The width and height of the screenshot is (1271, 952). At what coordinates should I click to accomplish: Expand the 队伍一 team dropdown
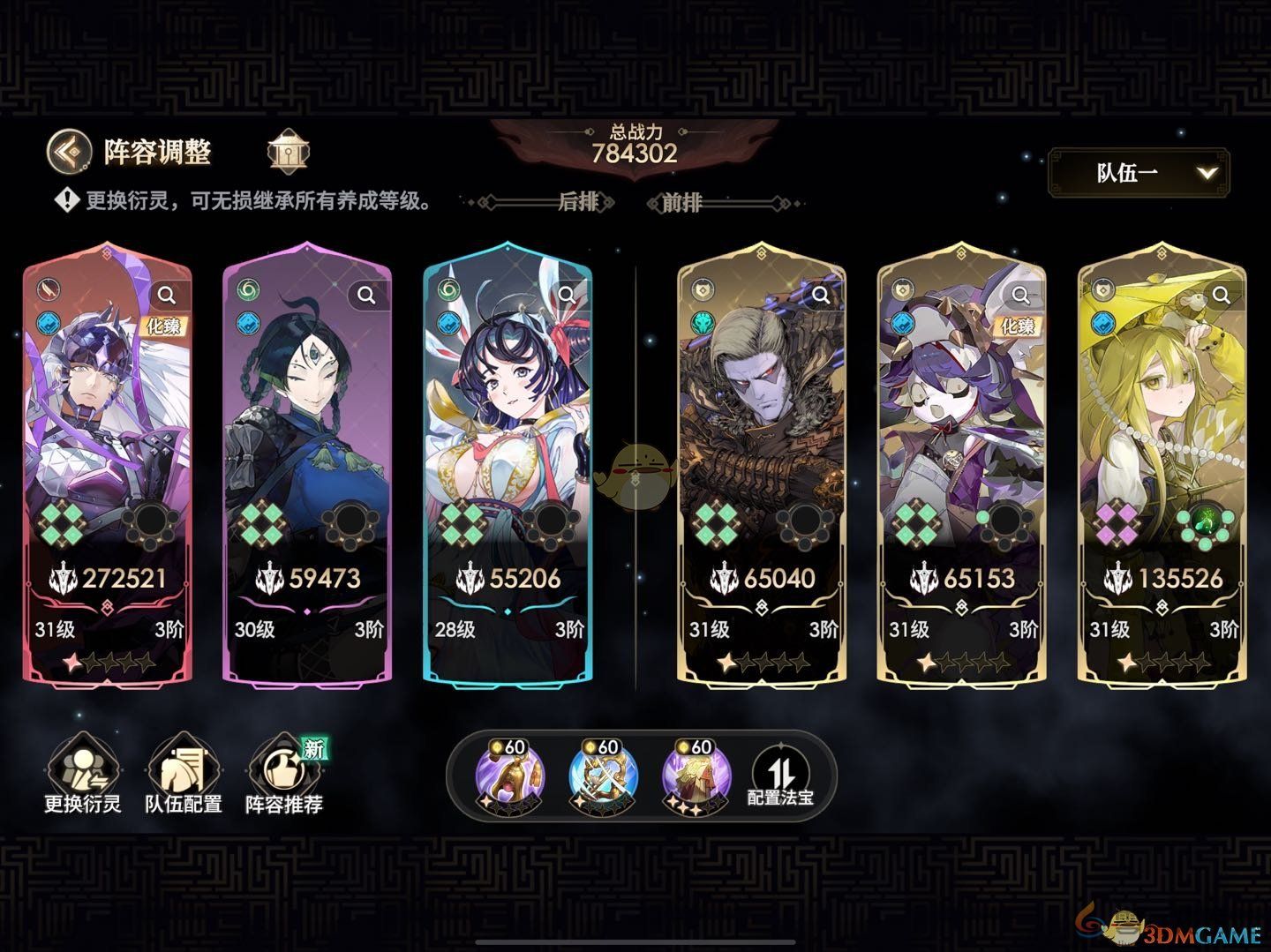click(1139, 173)
